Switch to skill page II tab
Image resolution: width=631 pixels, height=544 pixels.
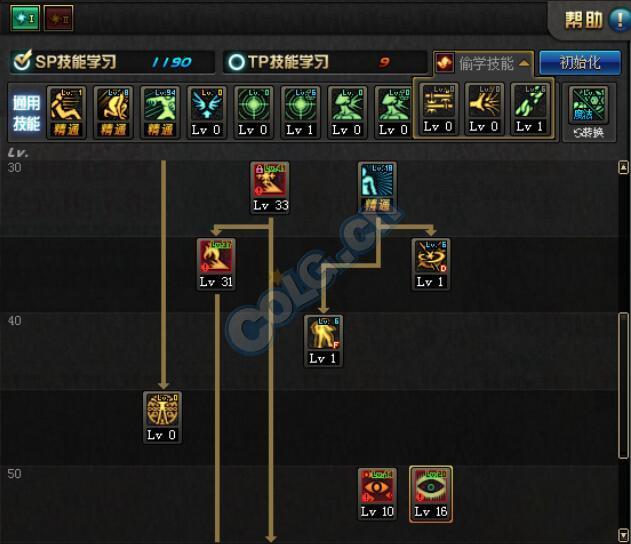[x=58, y=19]
